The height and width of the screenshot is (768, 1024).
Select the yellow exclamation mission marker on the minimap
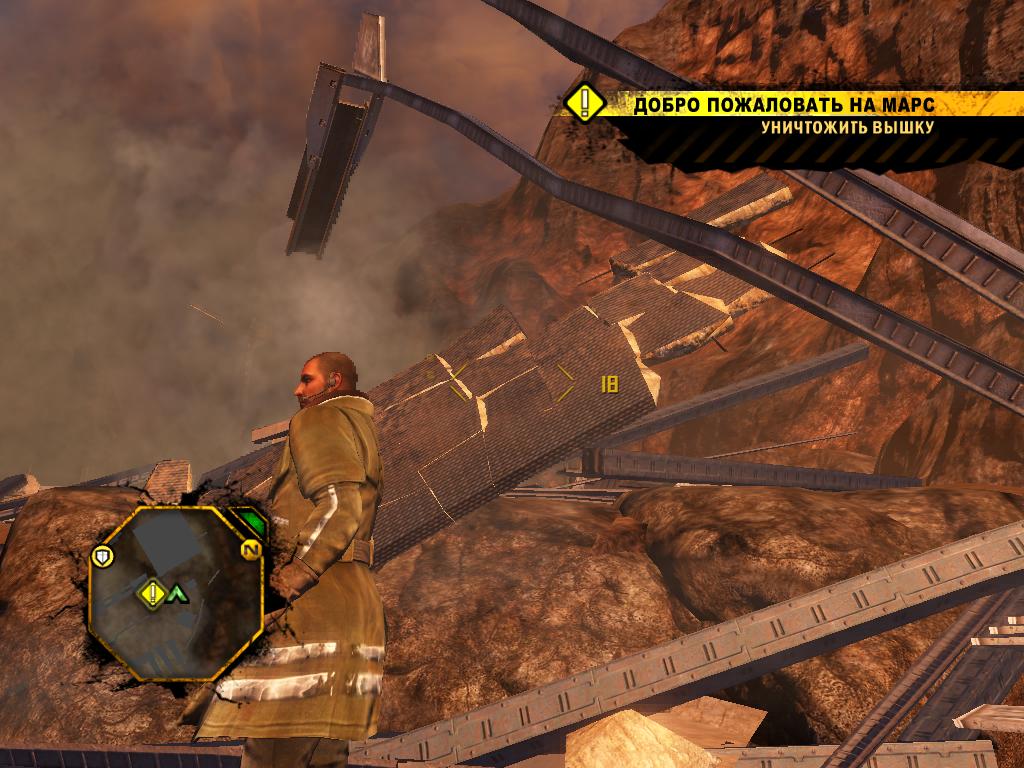pos(152,594)
